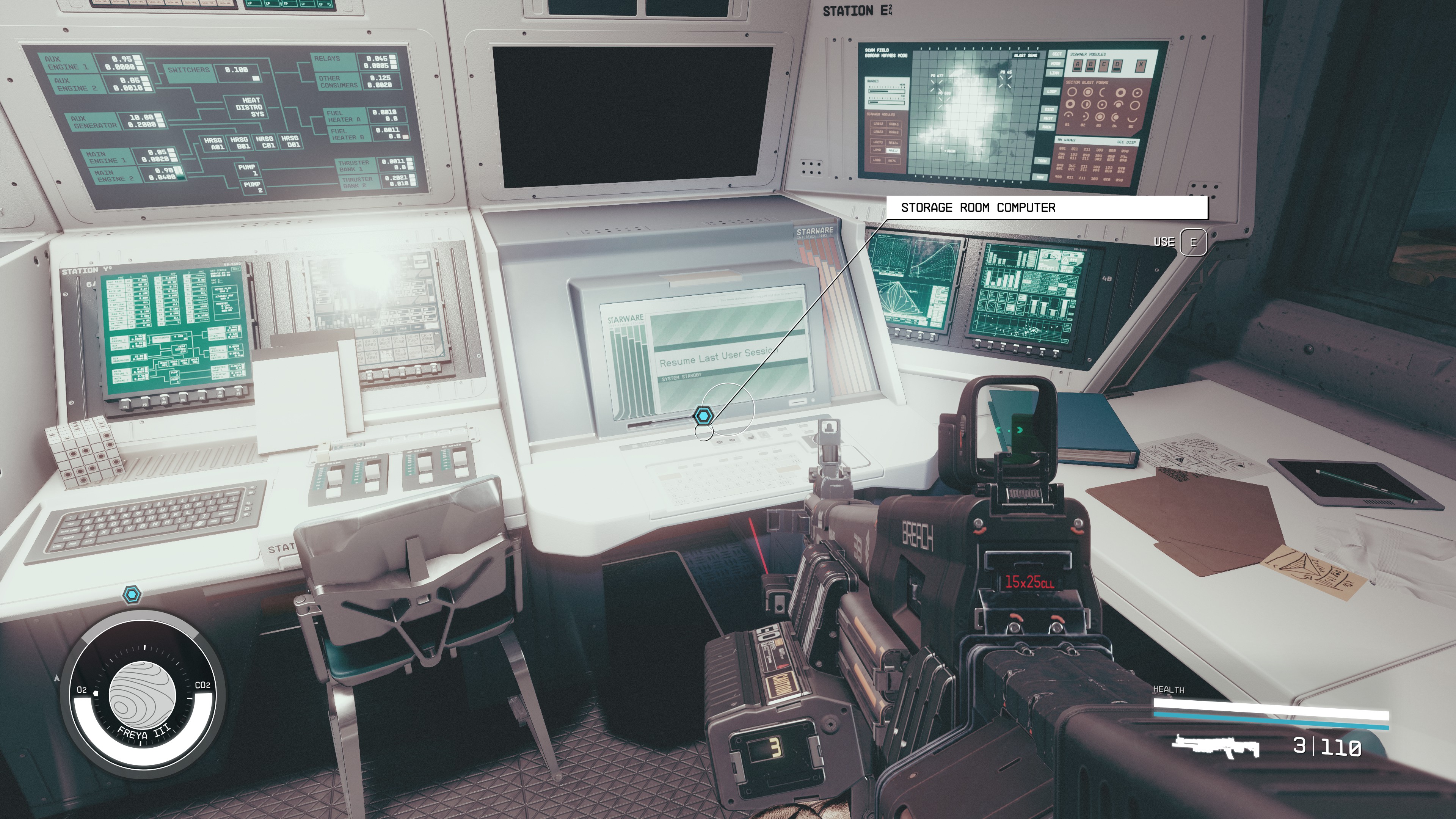The height and width of the screenshot is (819, 1456).
Task: Select Scanner Module D on the scan console
Action: 1117,66
